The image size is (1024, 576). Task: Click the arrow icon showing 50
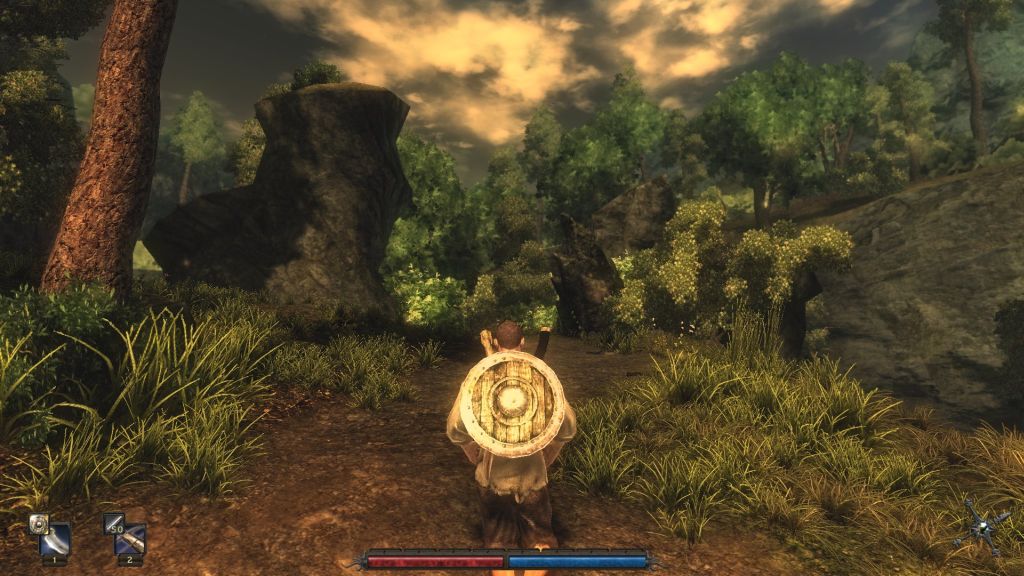pos(113,522)
